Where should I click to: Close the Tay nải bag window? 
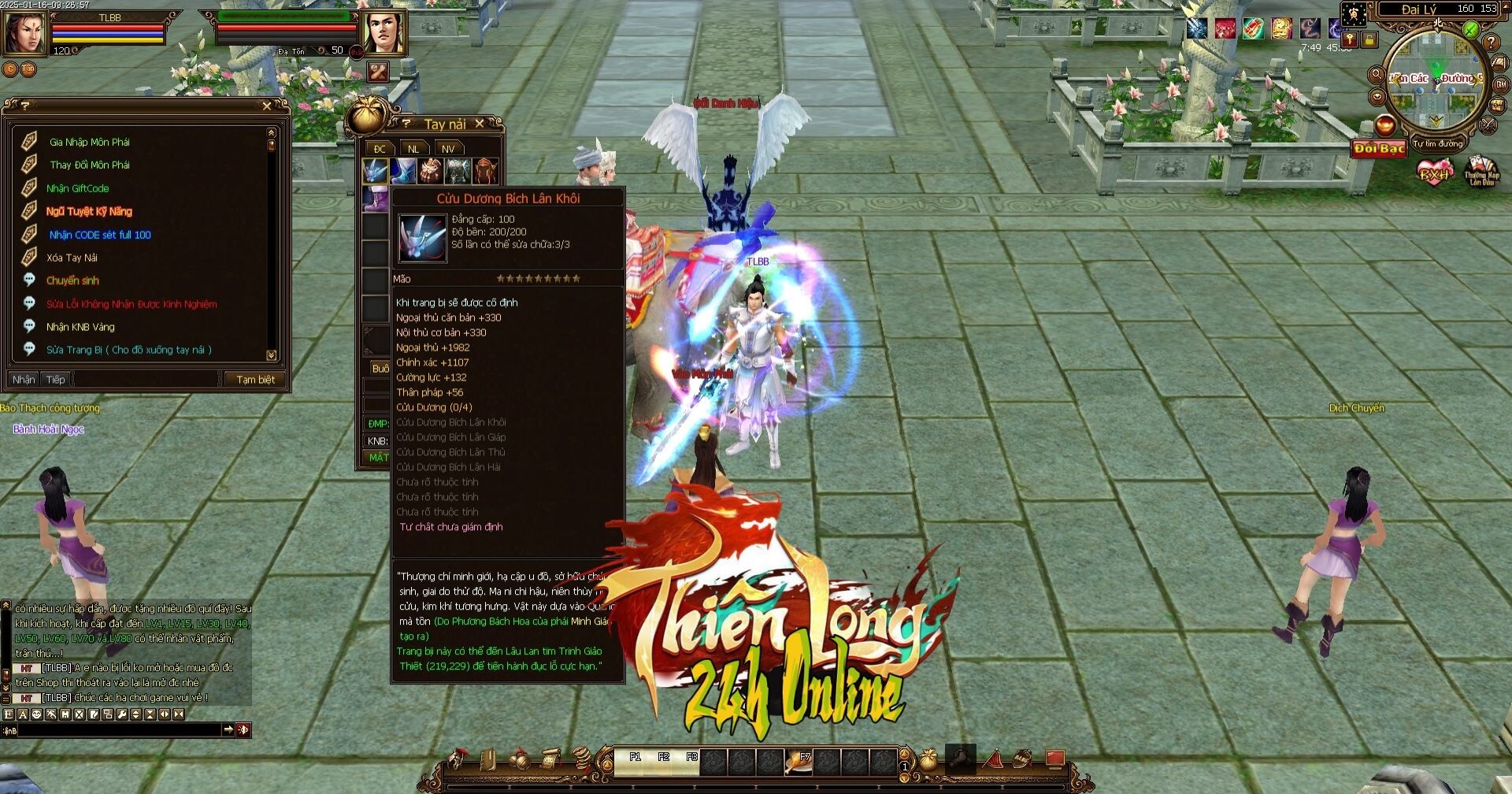click(479, 124)
